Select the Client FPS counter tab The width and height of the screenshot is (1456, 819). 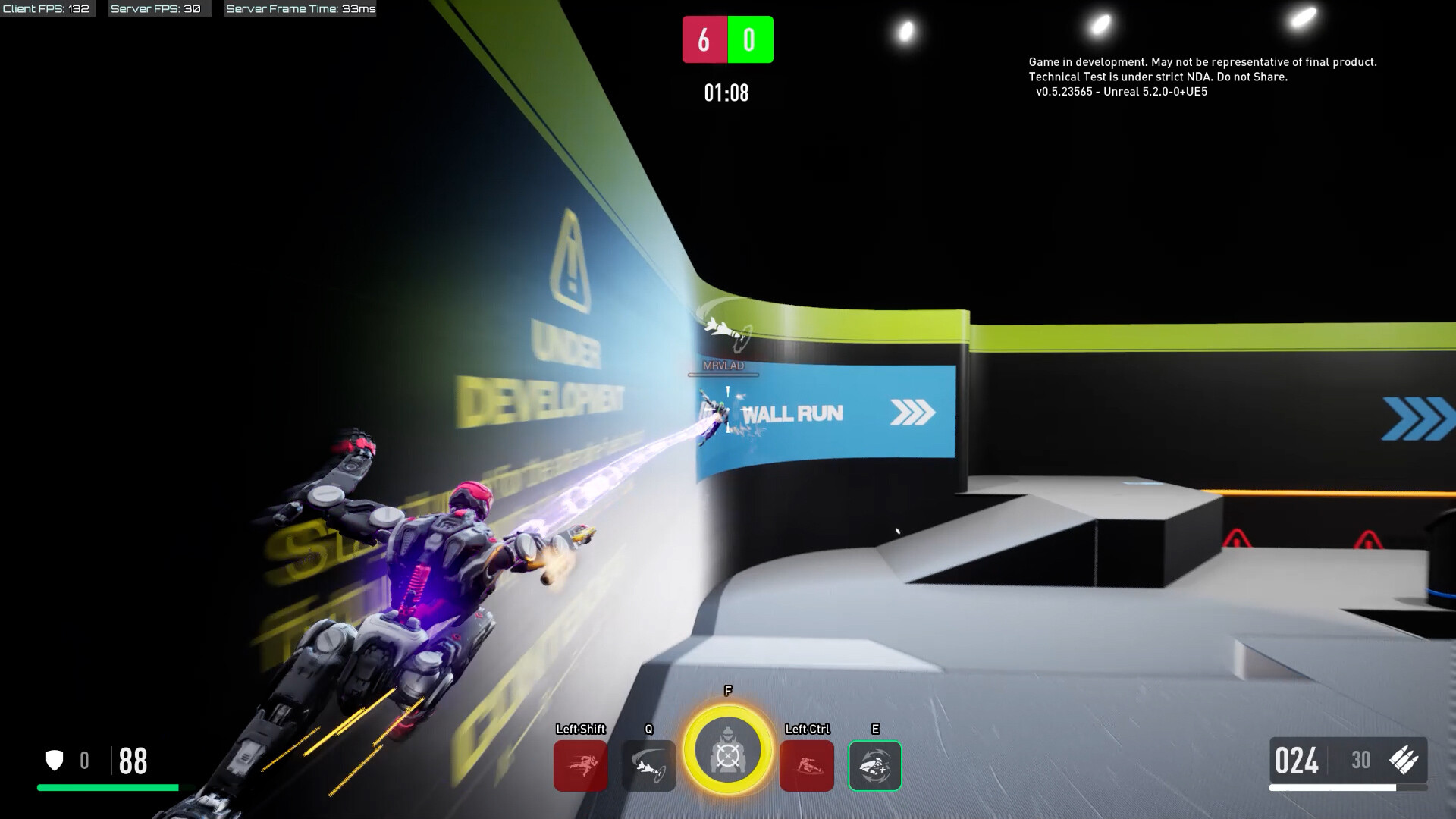click(x=47, y=10)
